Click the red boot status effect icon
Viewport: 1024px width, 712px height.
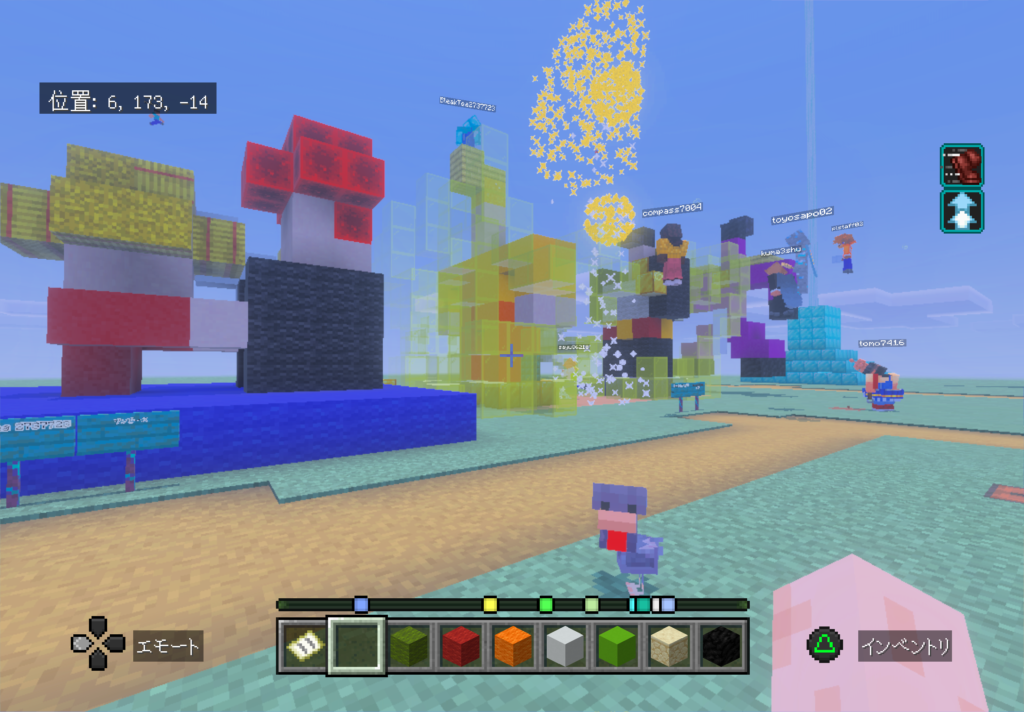point(961,166)
